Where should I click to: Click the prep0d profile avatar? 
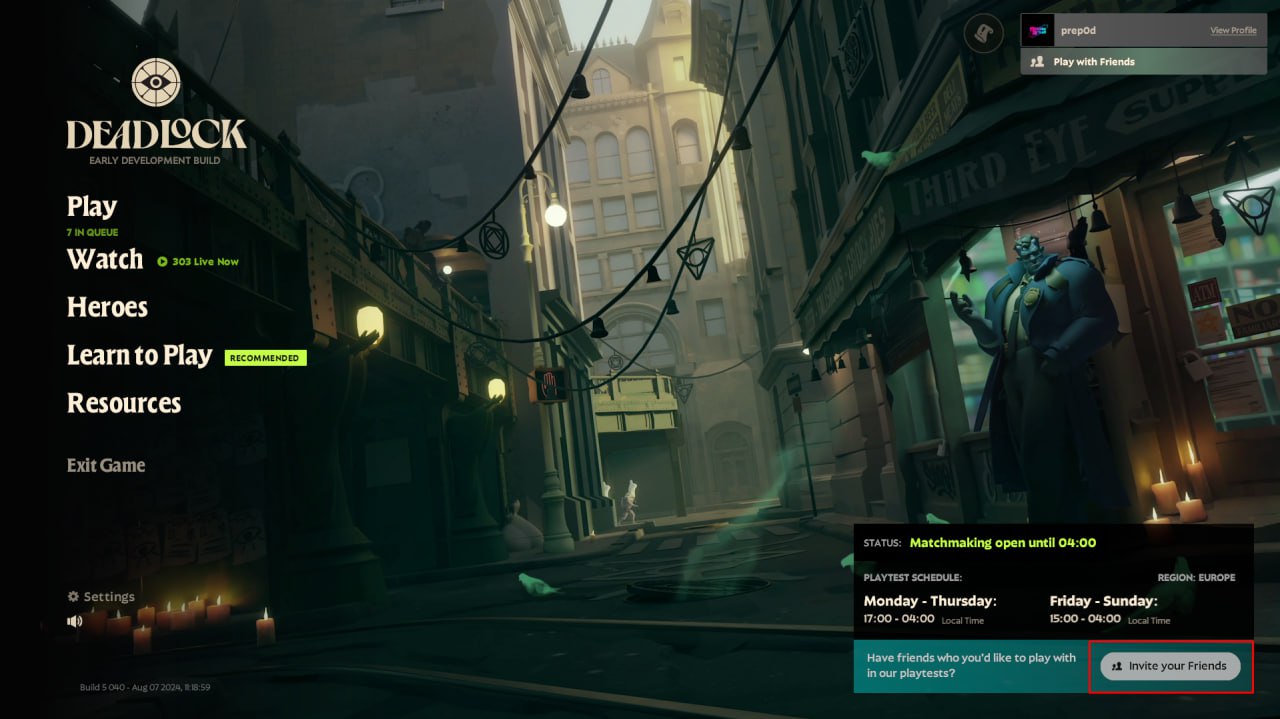click(1038, 31)
